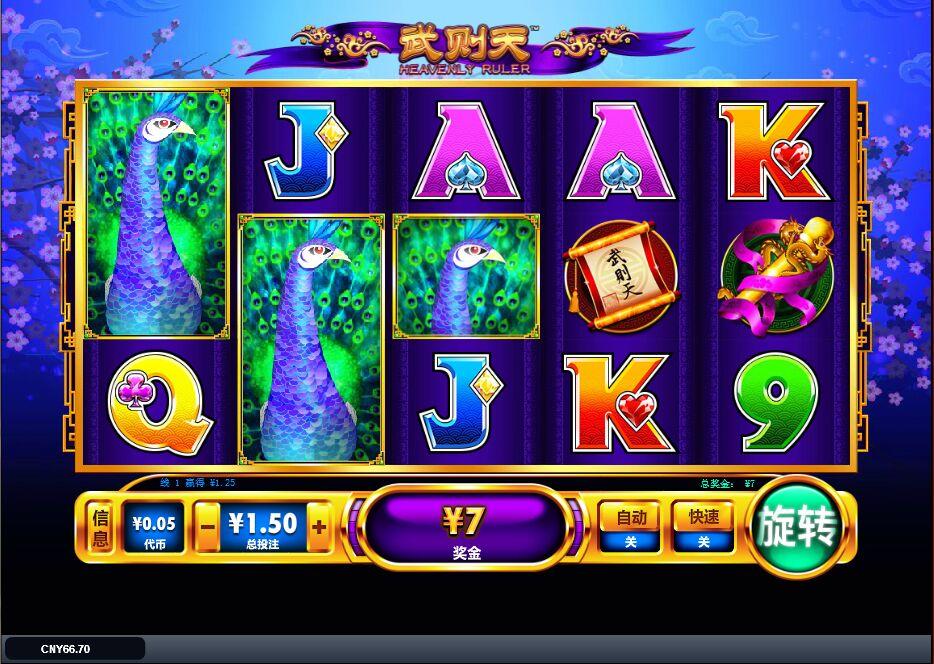
Task: Increase total bet with the plus button
Action: click(319, 526)
